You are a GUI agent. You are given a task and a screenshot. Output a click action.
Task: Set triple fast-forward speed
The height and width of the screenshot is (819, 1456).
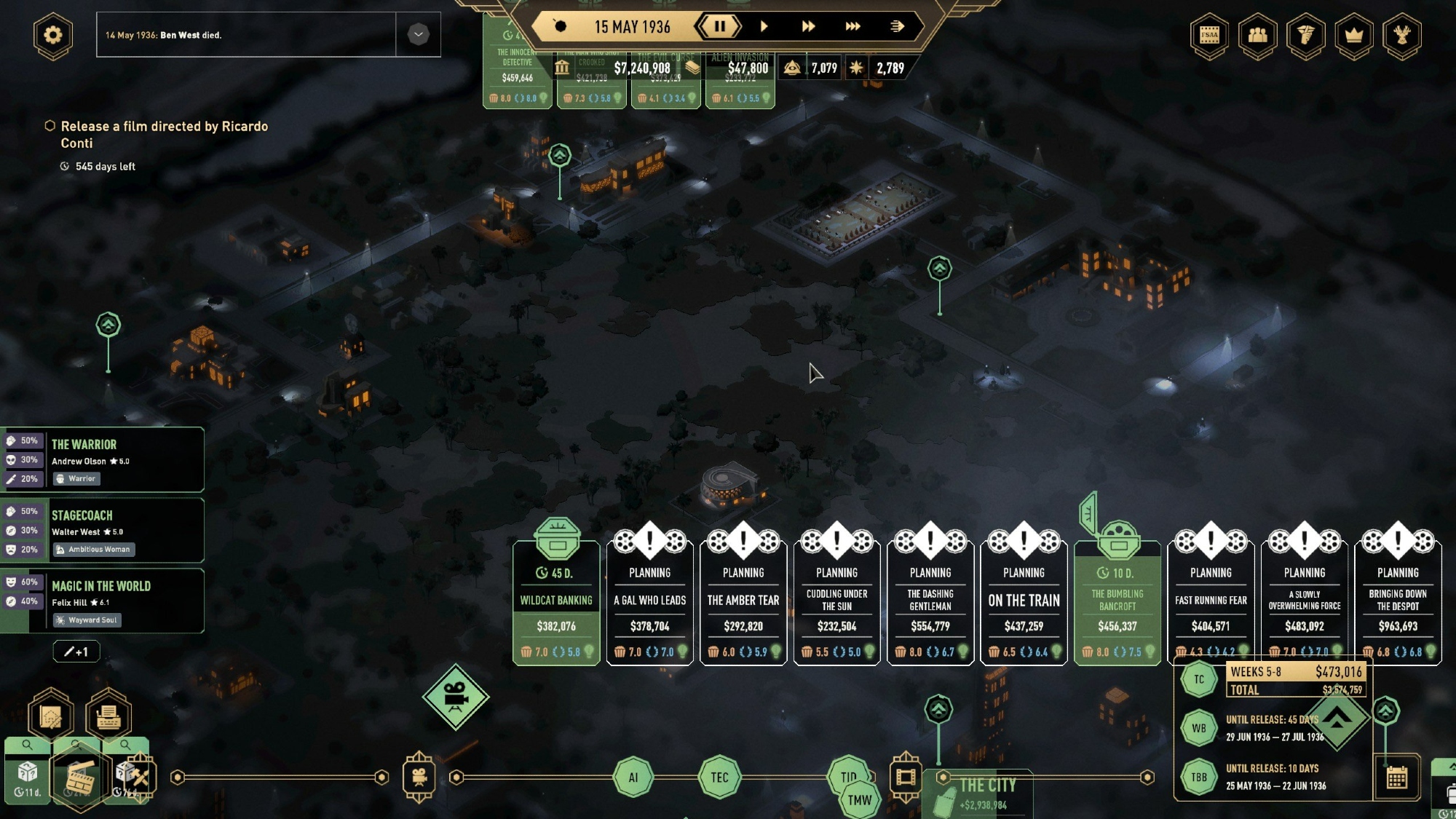point(852,27)
